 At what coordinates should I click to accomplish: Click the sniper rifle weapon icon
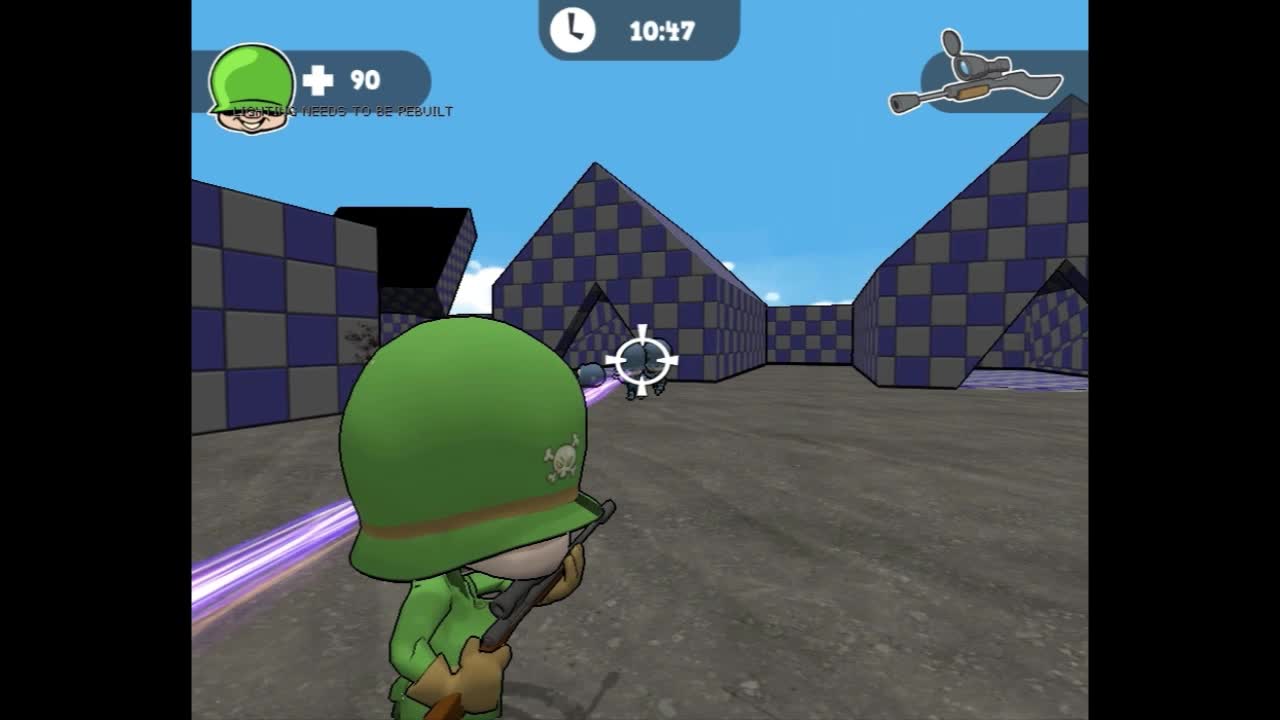point(975,76)
